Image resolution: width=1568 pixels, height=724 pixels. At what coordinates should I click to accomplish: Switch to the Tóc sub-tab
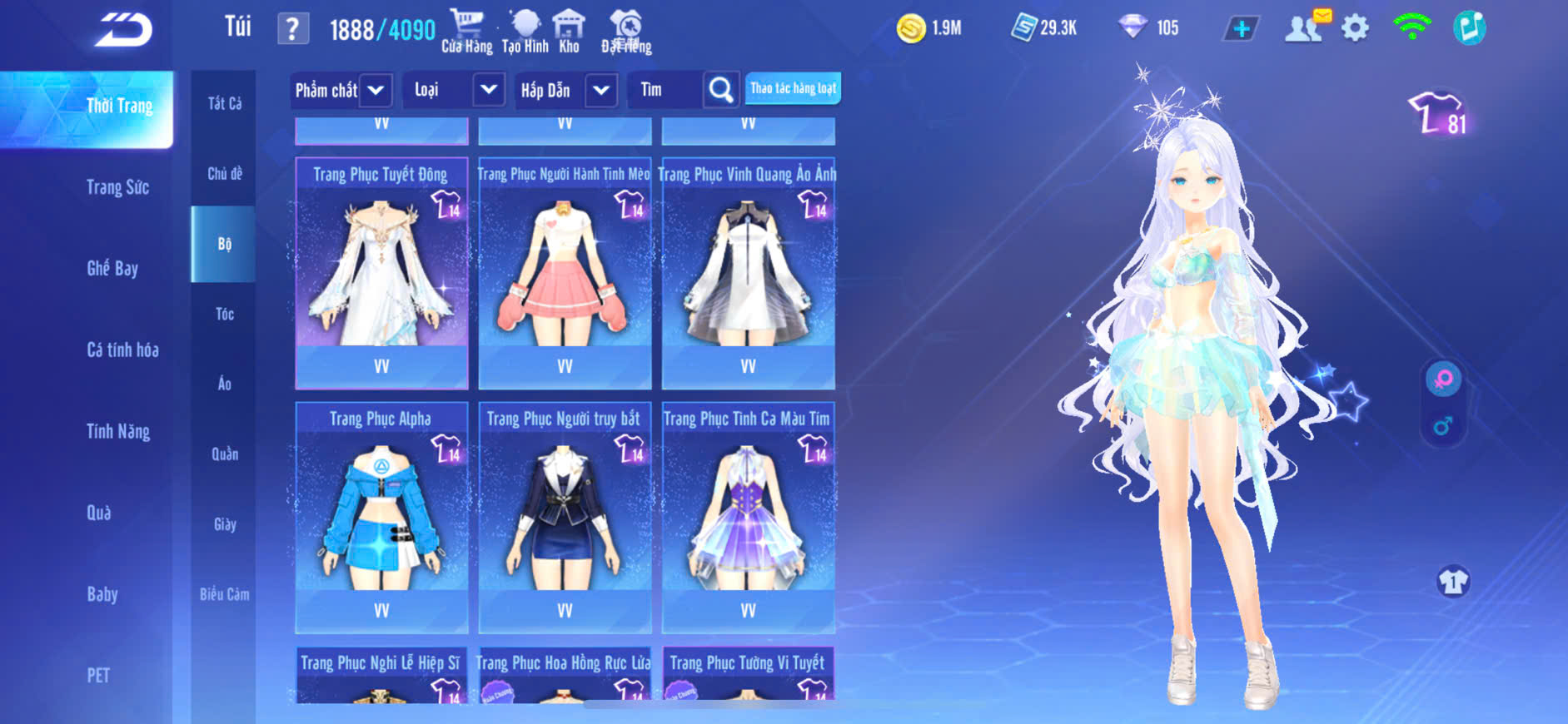[224, 314]
